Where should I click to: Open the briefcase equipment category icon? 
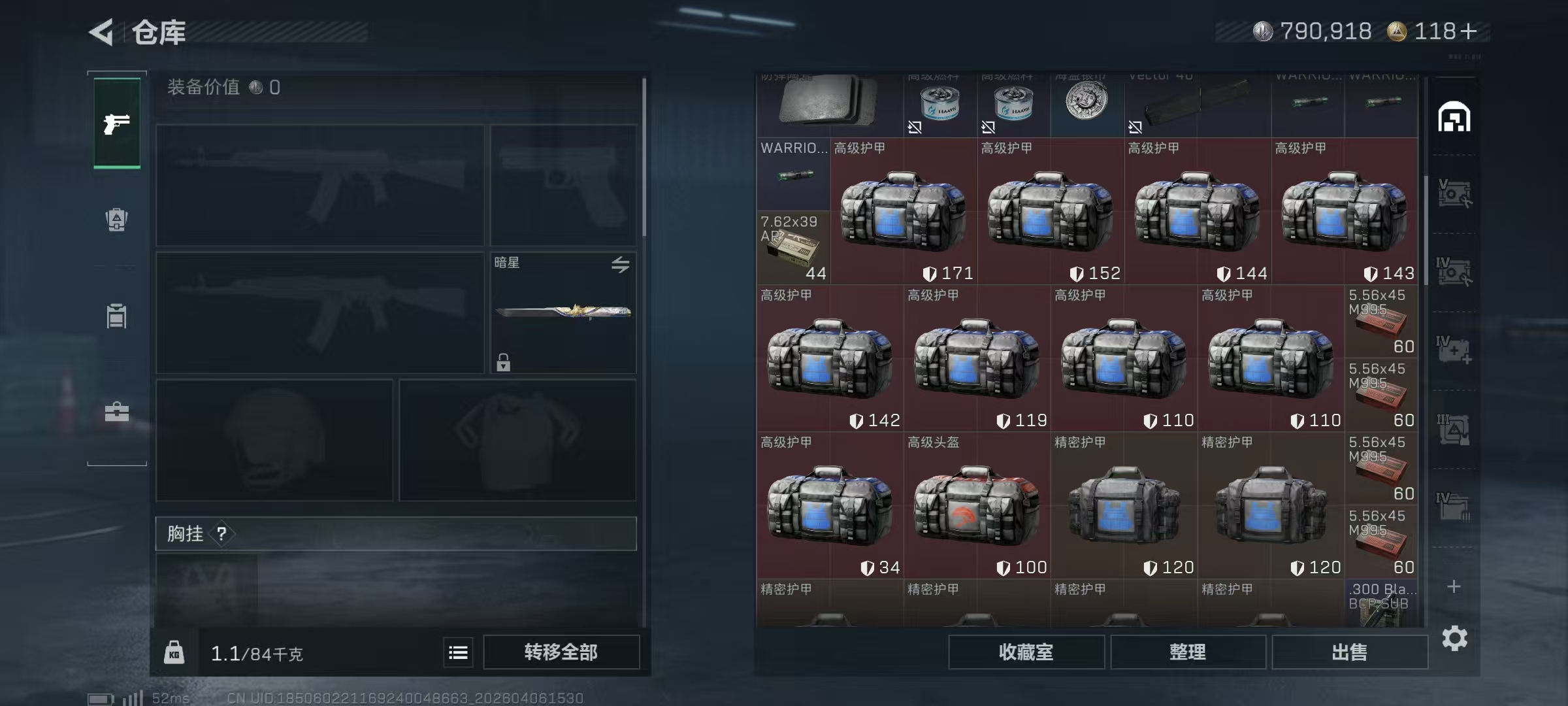116,412
